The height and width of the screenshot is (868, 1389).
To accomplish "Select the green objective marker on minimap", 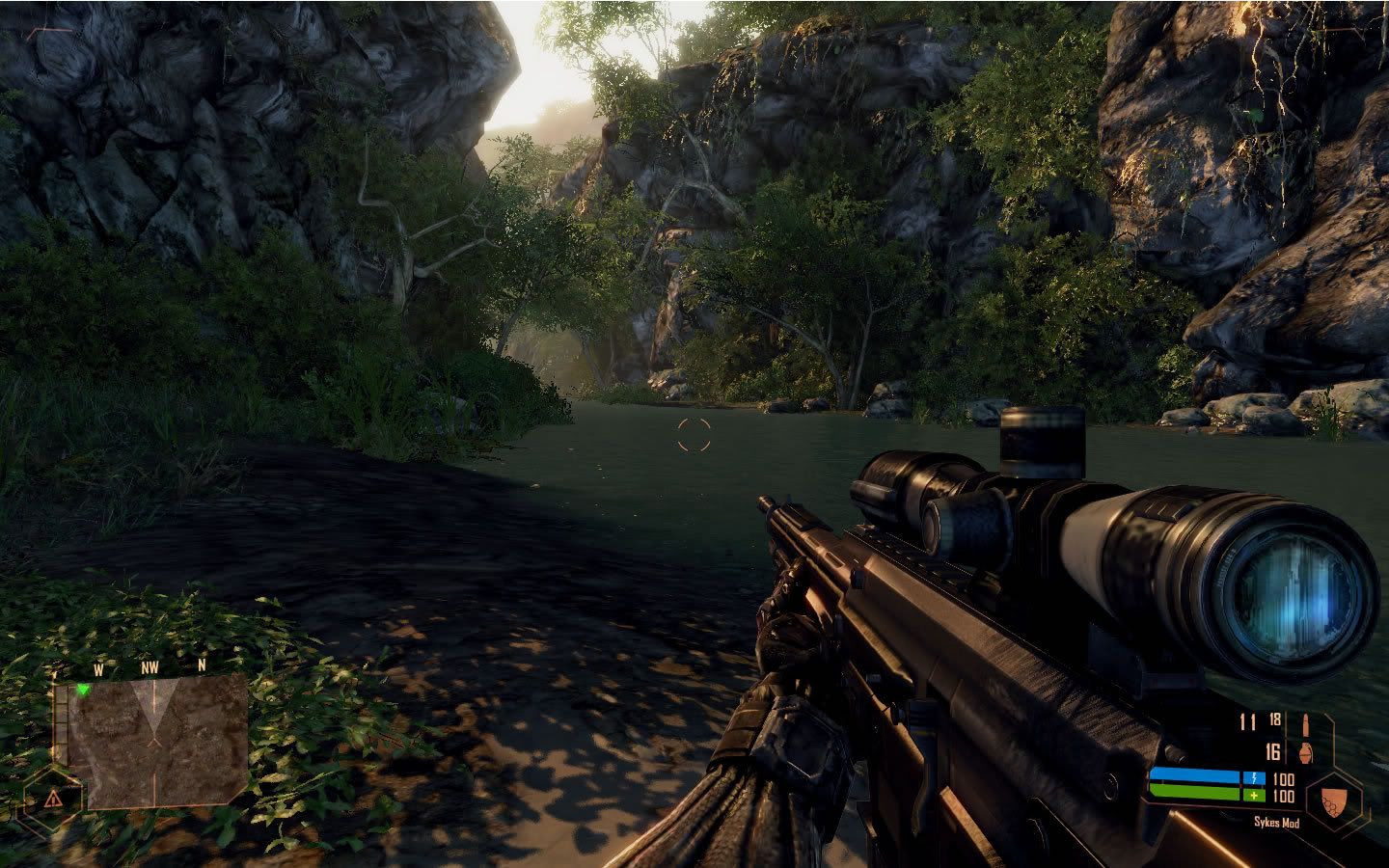I will click(84, 690).
